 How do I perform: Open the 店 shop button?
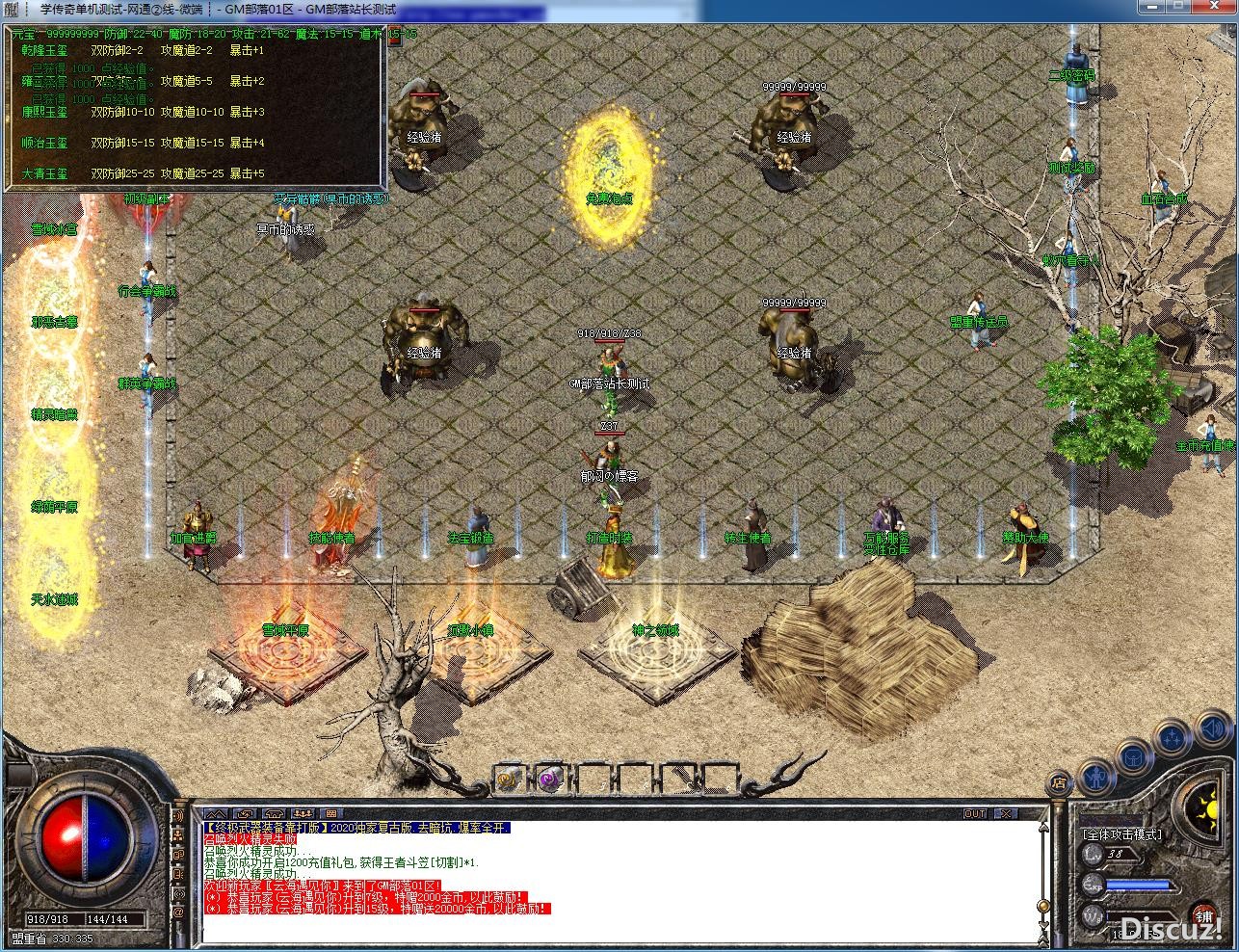pos(1060,782)
